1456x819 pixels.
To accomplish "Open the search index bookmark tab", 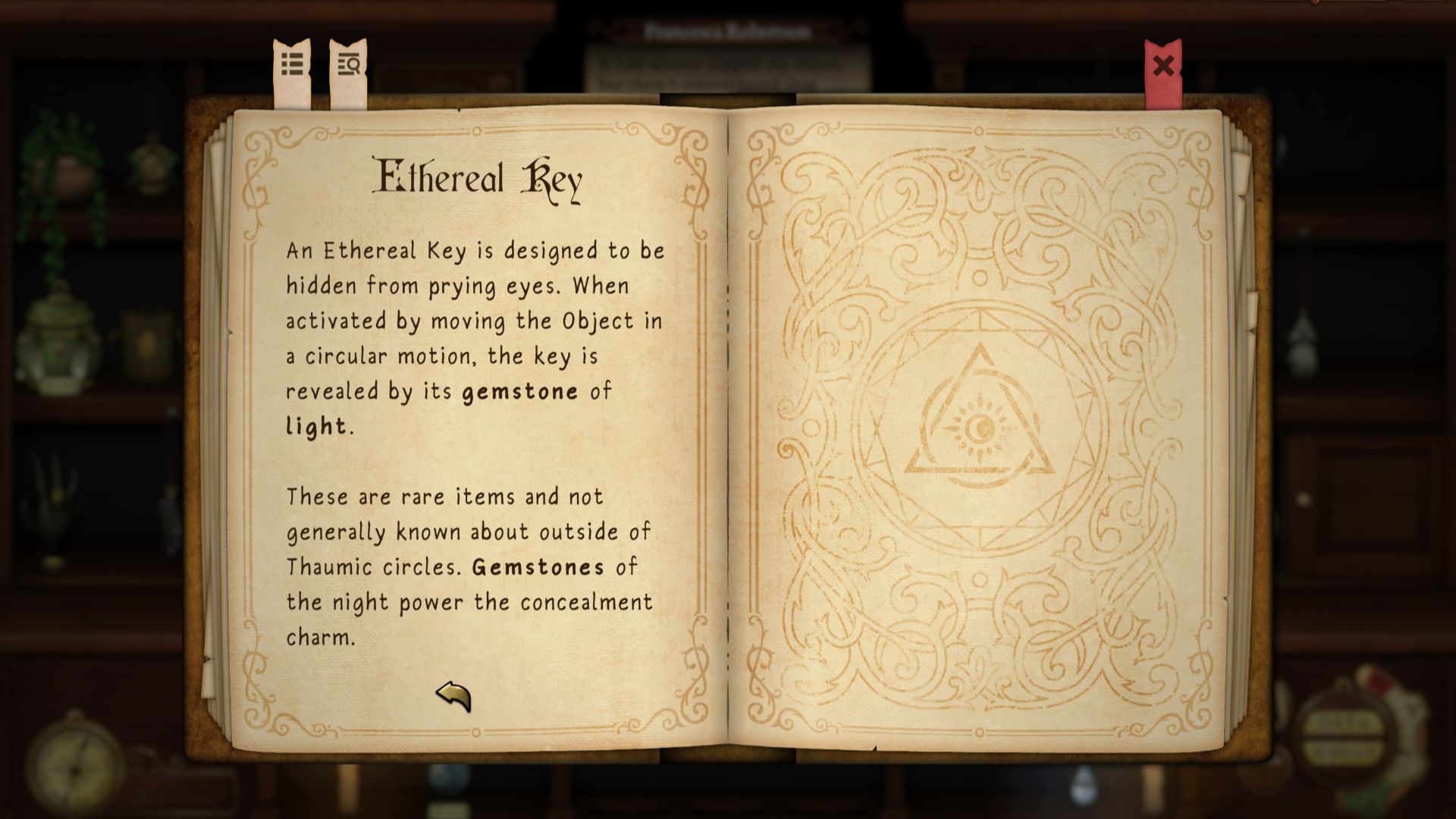I will point(349,67).
